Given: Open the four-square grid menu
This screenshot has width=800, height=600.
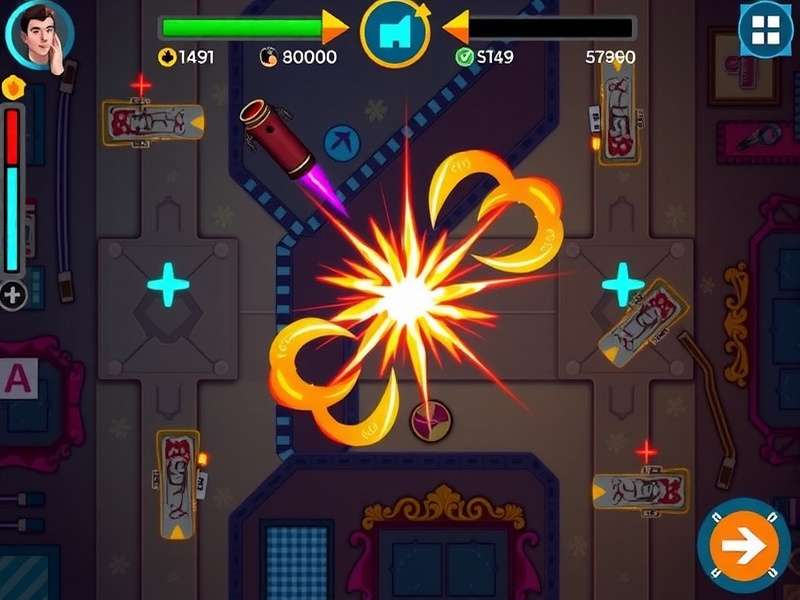Looking at the screenshot, I should point(765,30).
